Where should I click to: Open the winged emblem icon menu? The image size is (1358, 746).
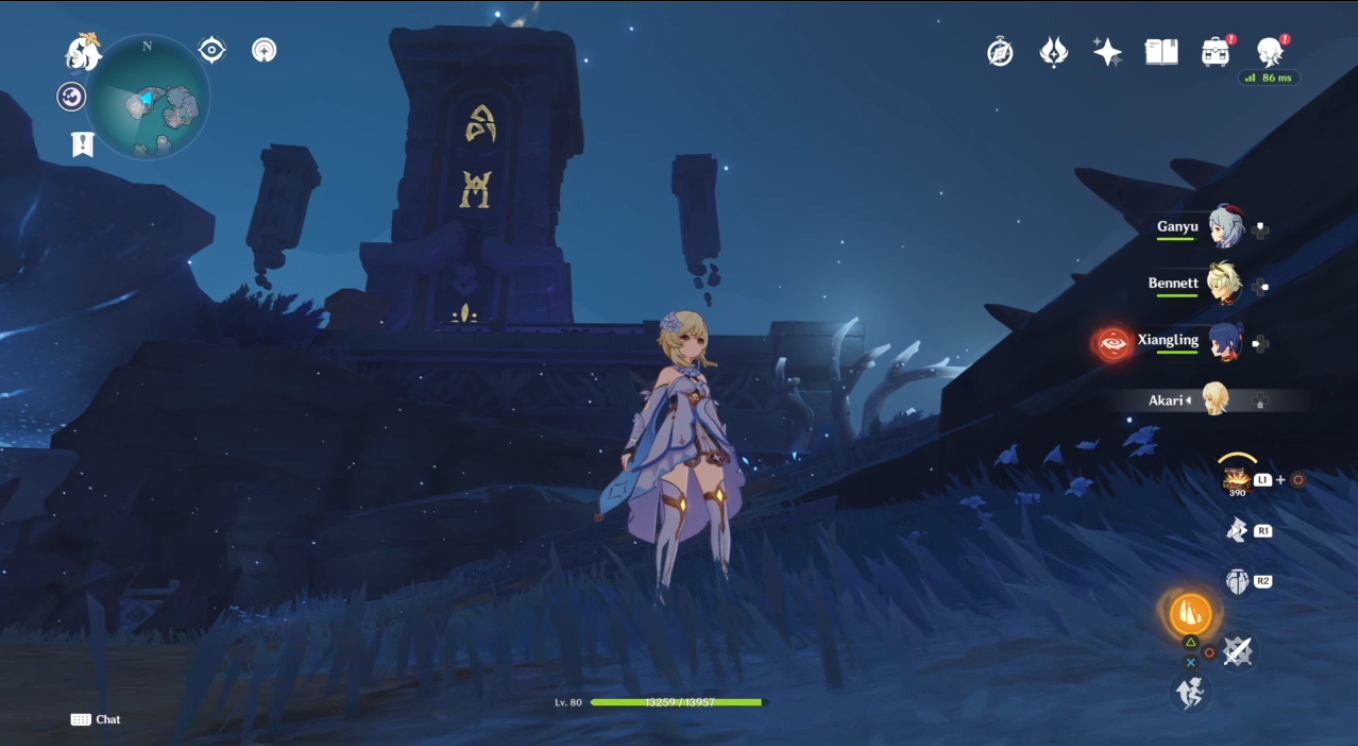pyautogui.click(x=1053, y=52)
